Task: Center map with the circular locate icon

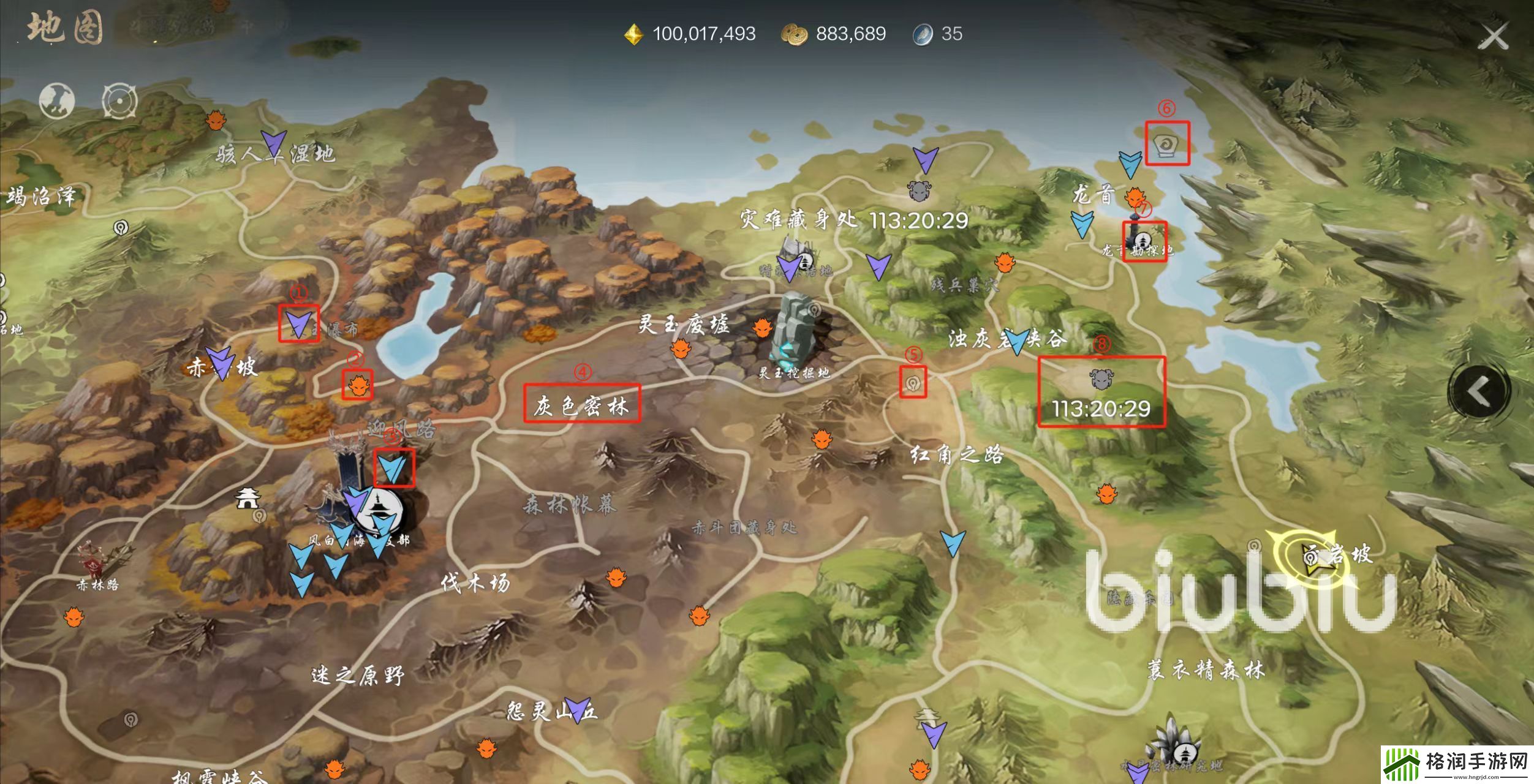Action: coord(119,100)
